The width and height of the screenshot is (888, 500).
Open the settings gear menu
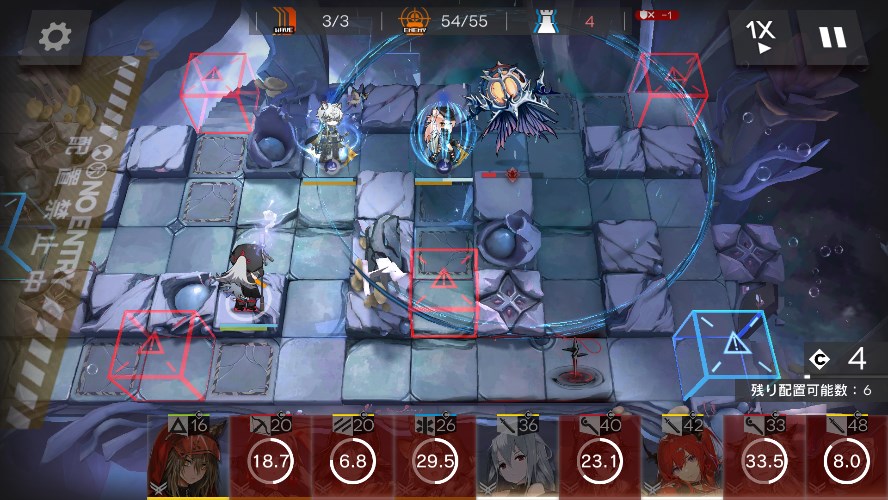[x=53, y=37]
